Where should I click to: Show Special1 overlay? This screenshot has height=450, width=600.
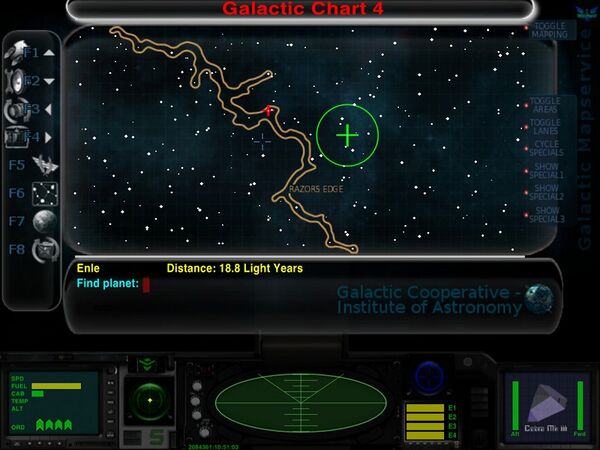pos(547,171)
